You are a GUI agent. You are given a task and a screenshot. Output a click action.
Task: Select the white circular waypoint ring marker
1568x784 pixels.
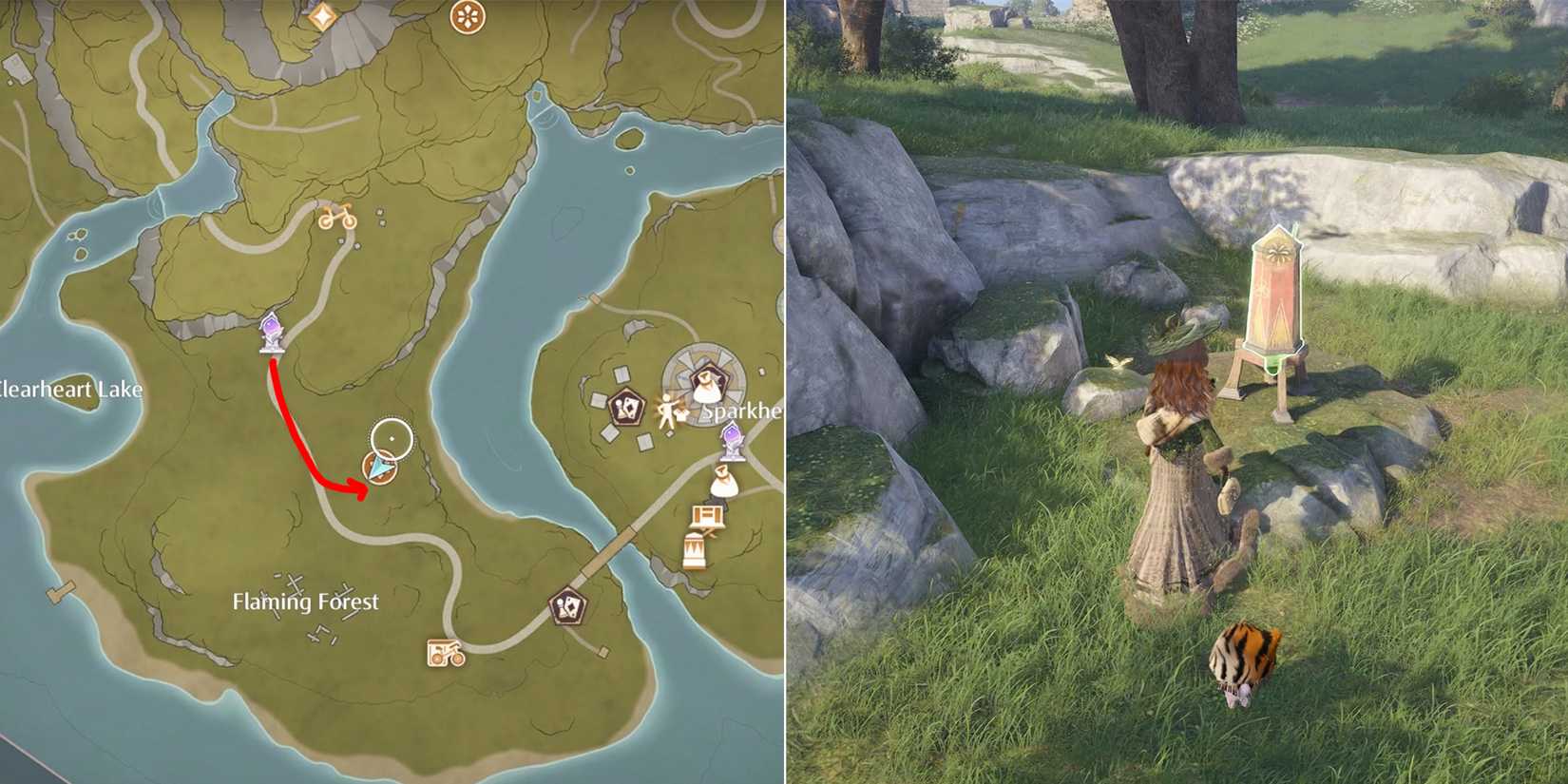click(x=392, y=437)
